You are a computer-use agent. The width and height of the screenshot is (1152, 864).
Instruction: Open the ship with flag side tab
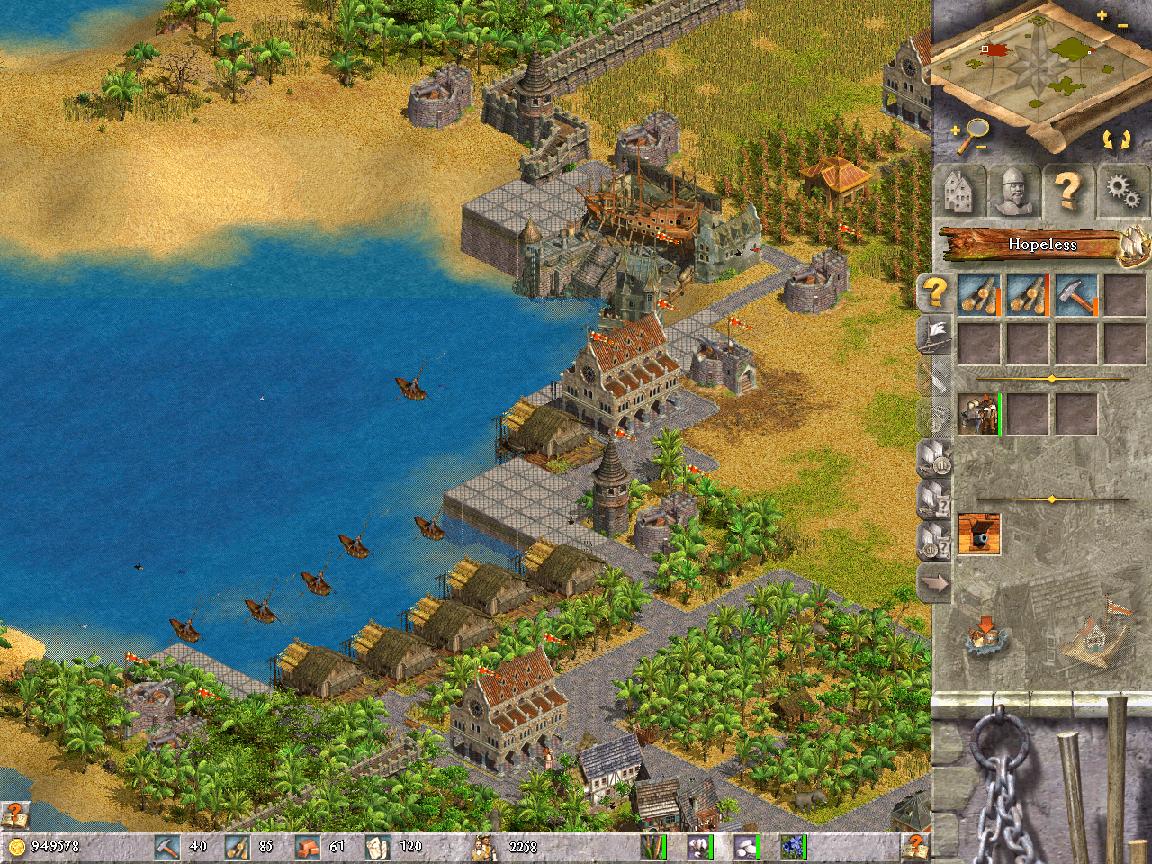point(934,334)
